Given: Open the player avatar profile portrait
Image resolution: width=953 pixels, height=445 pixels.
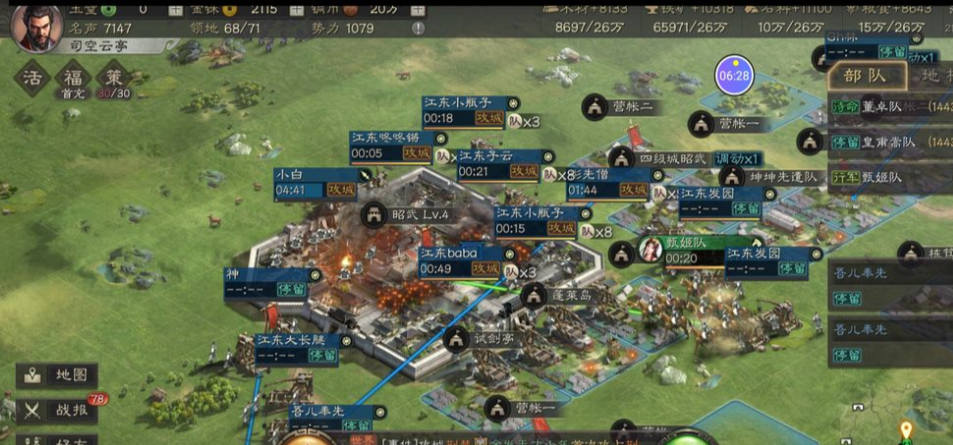Looking at the screenshot, I should [36, 27].
